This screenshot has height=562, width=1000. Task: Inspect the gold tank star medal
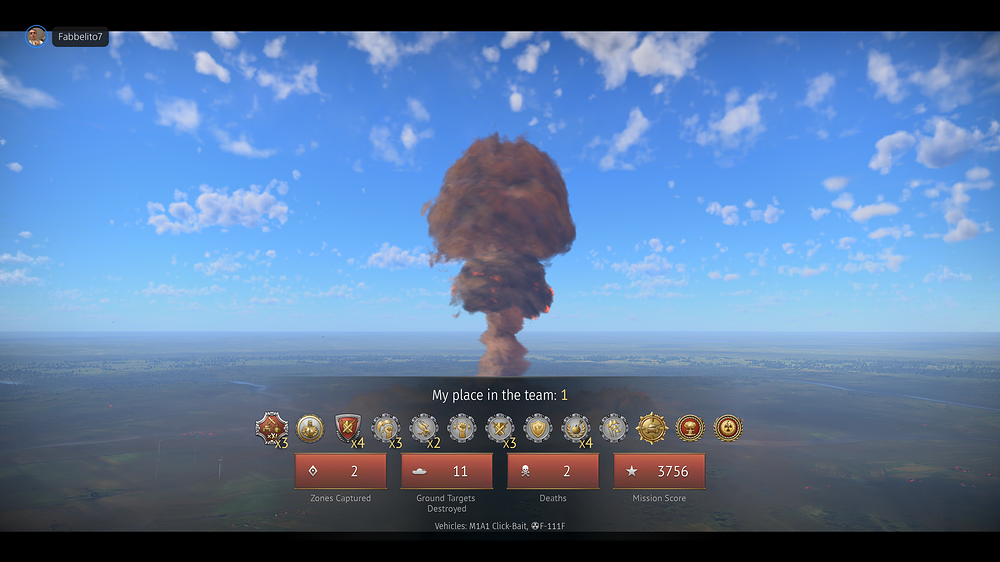tap(652, 428)
